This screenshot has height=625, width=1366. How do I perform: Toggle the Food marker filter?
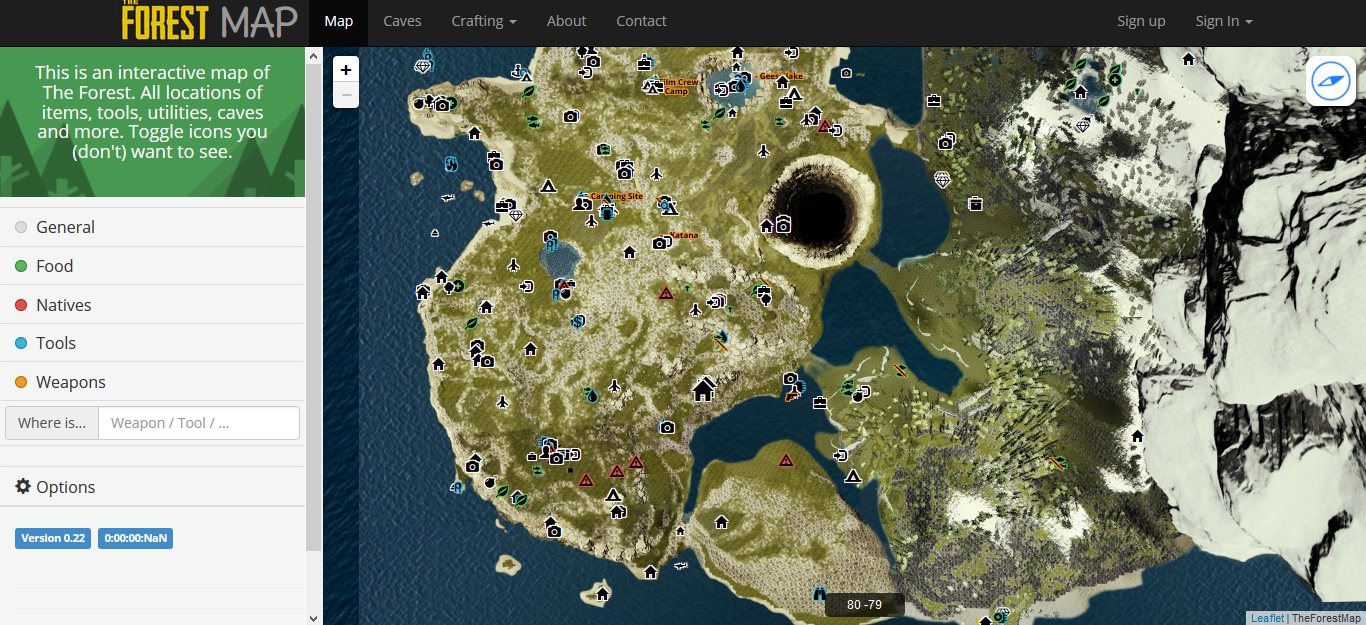click(x=54, y=266)
